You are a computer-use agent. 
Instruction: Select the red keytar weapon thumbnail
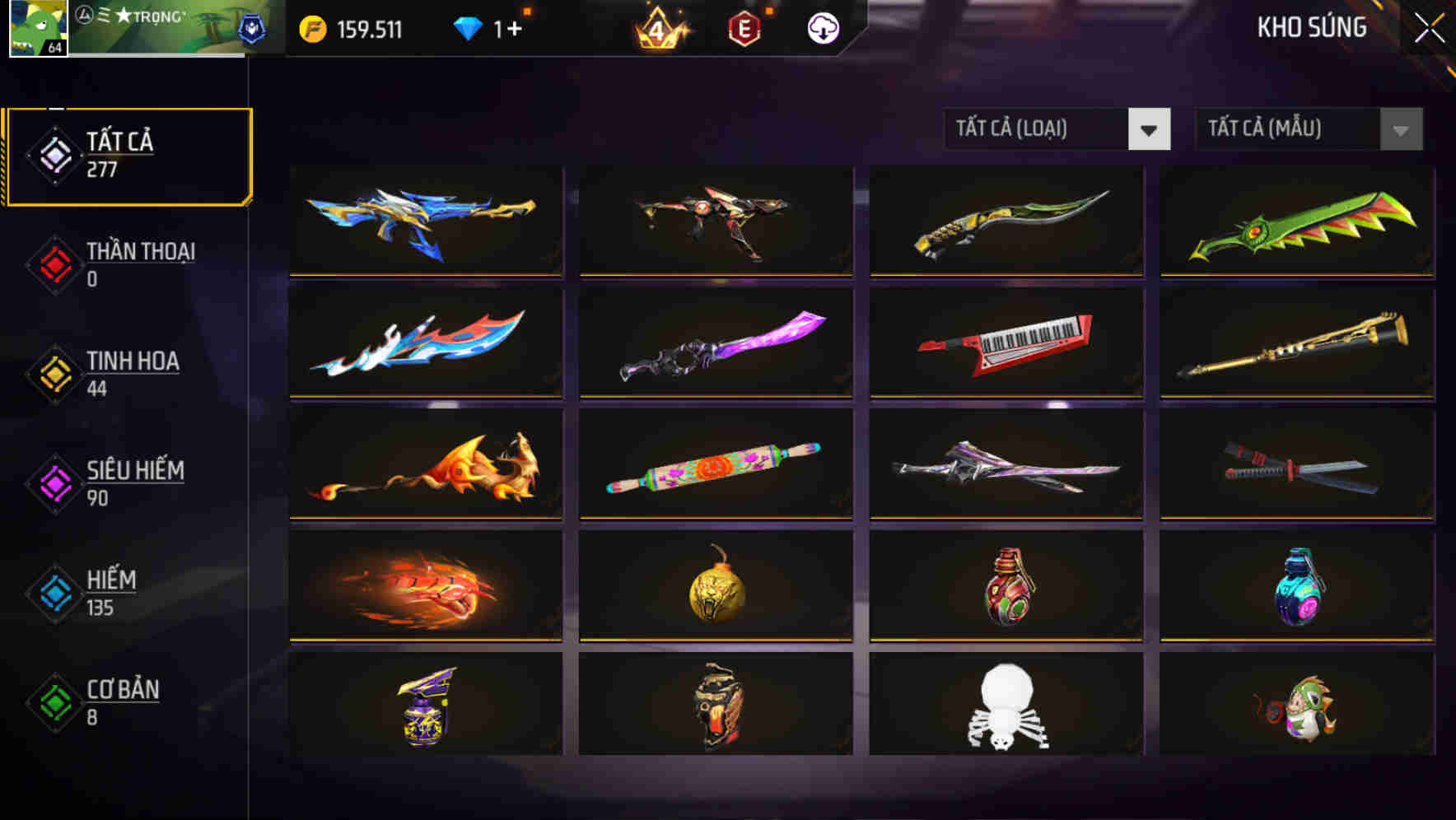tap(1006, 343)
